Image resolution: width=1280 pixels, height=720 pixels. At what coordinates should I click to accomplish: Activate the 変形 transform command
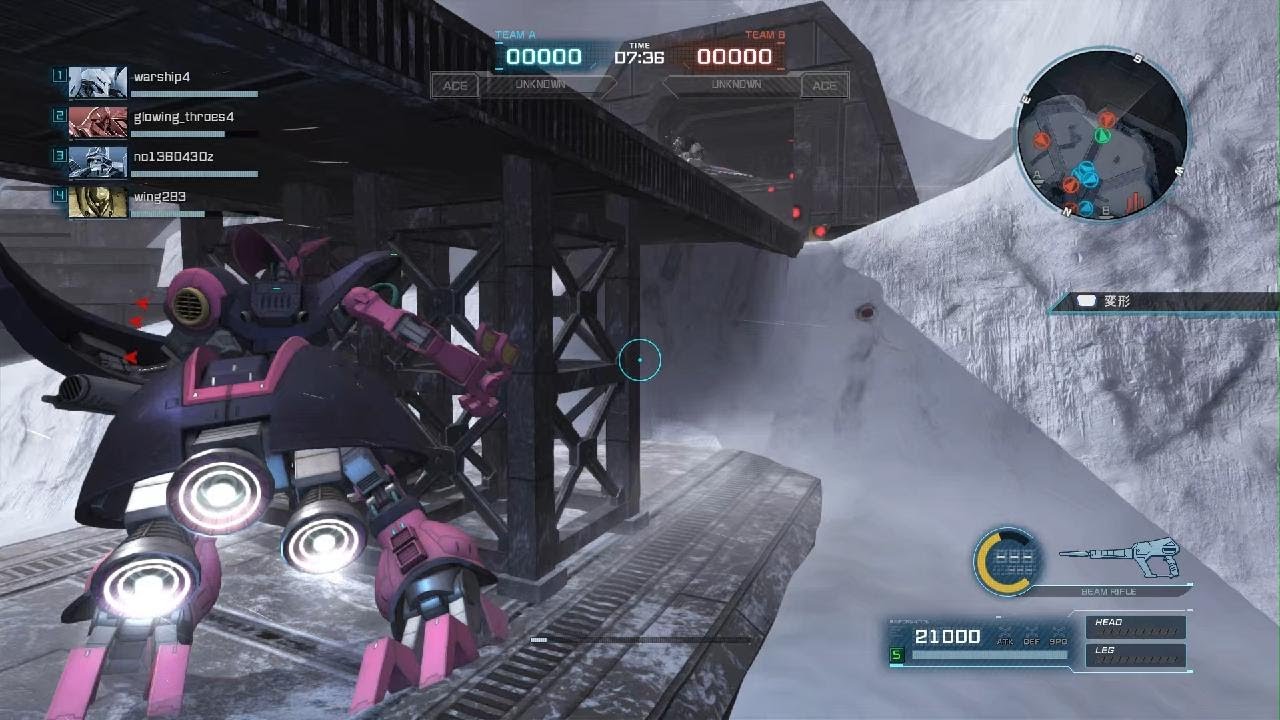pos(1116,301)
